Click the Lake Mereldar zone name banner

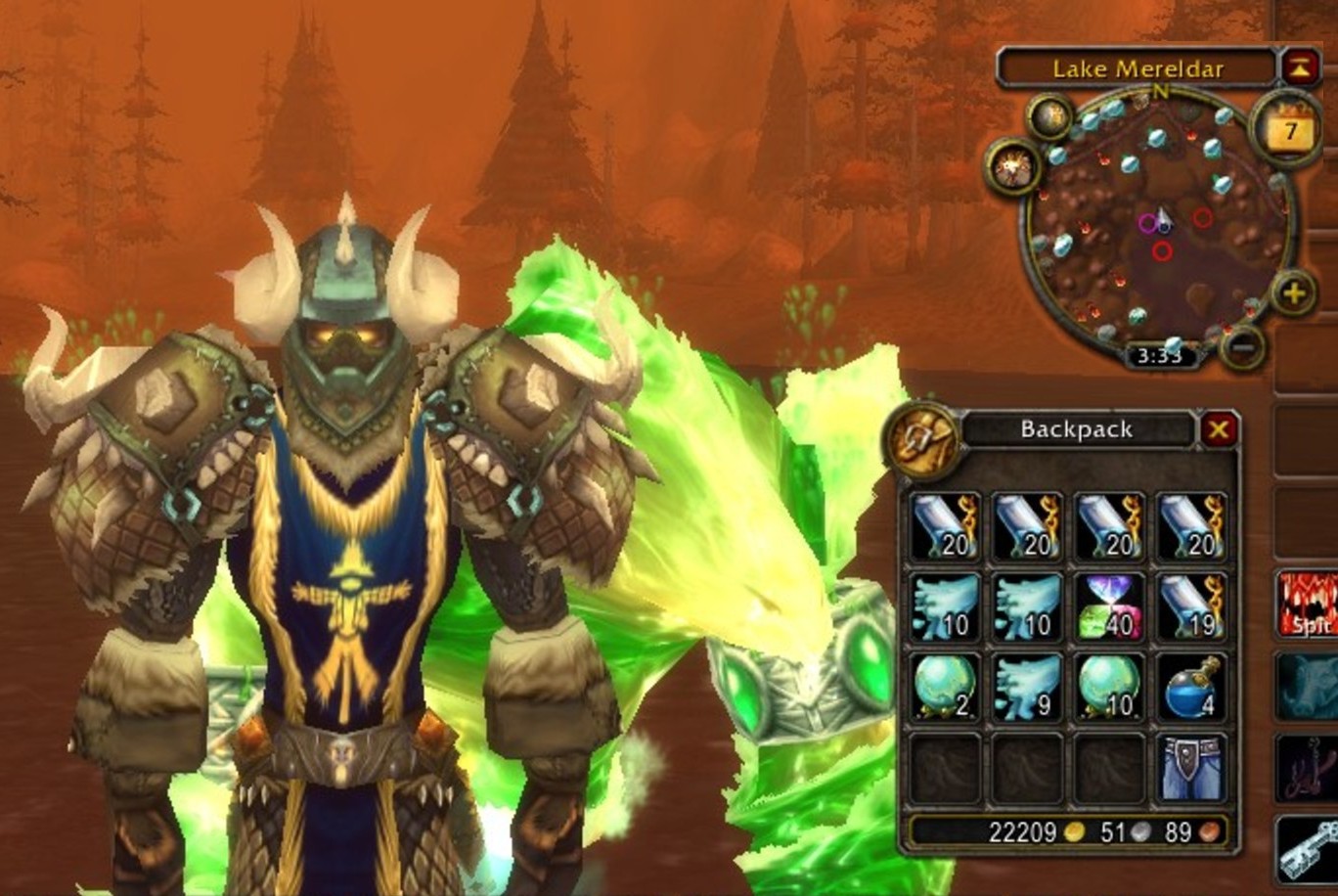(1140, 68)
